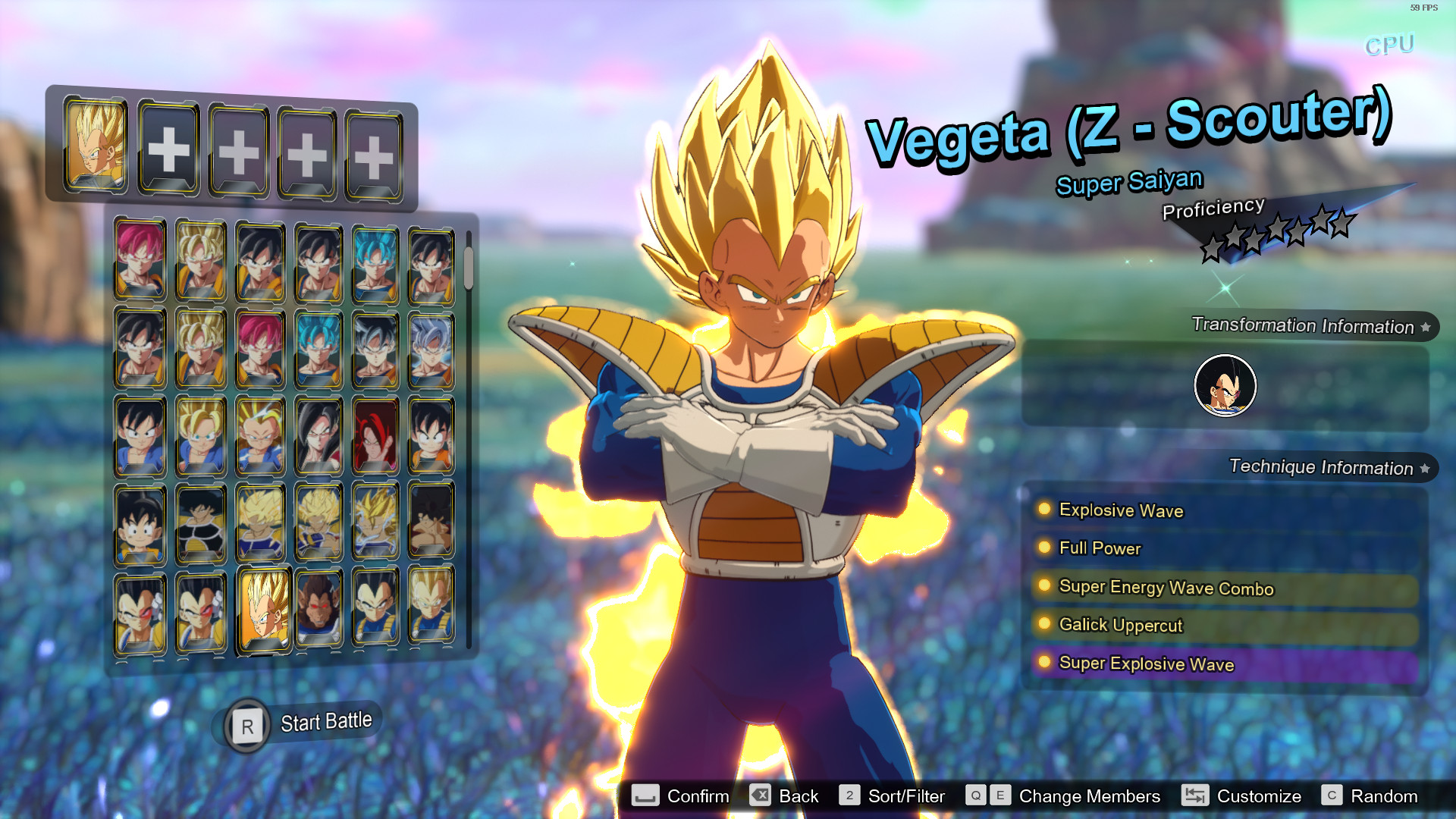This screenshot has height=819, width=1456.
Task: Open Change Members option
Action: tap(988, 796)
